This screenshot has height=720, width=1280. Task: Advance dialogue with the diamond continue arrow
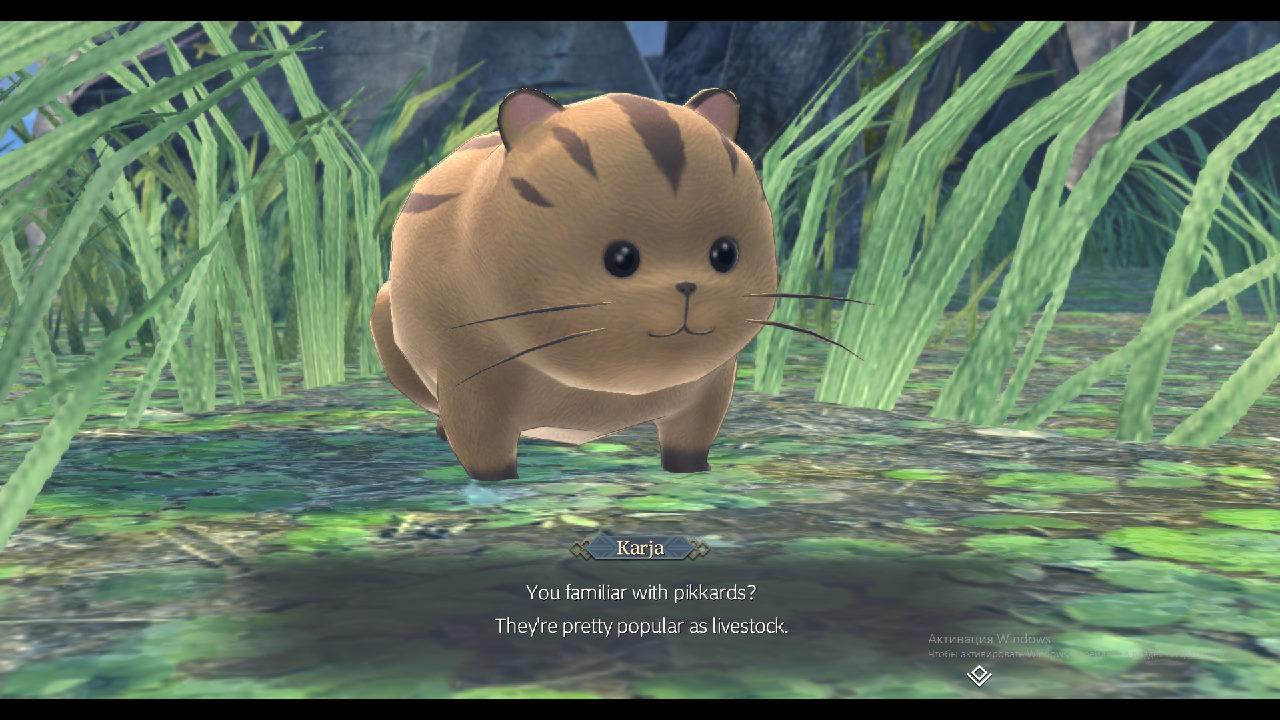click(979, 676)
